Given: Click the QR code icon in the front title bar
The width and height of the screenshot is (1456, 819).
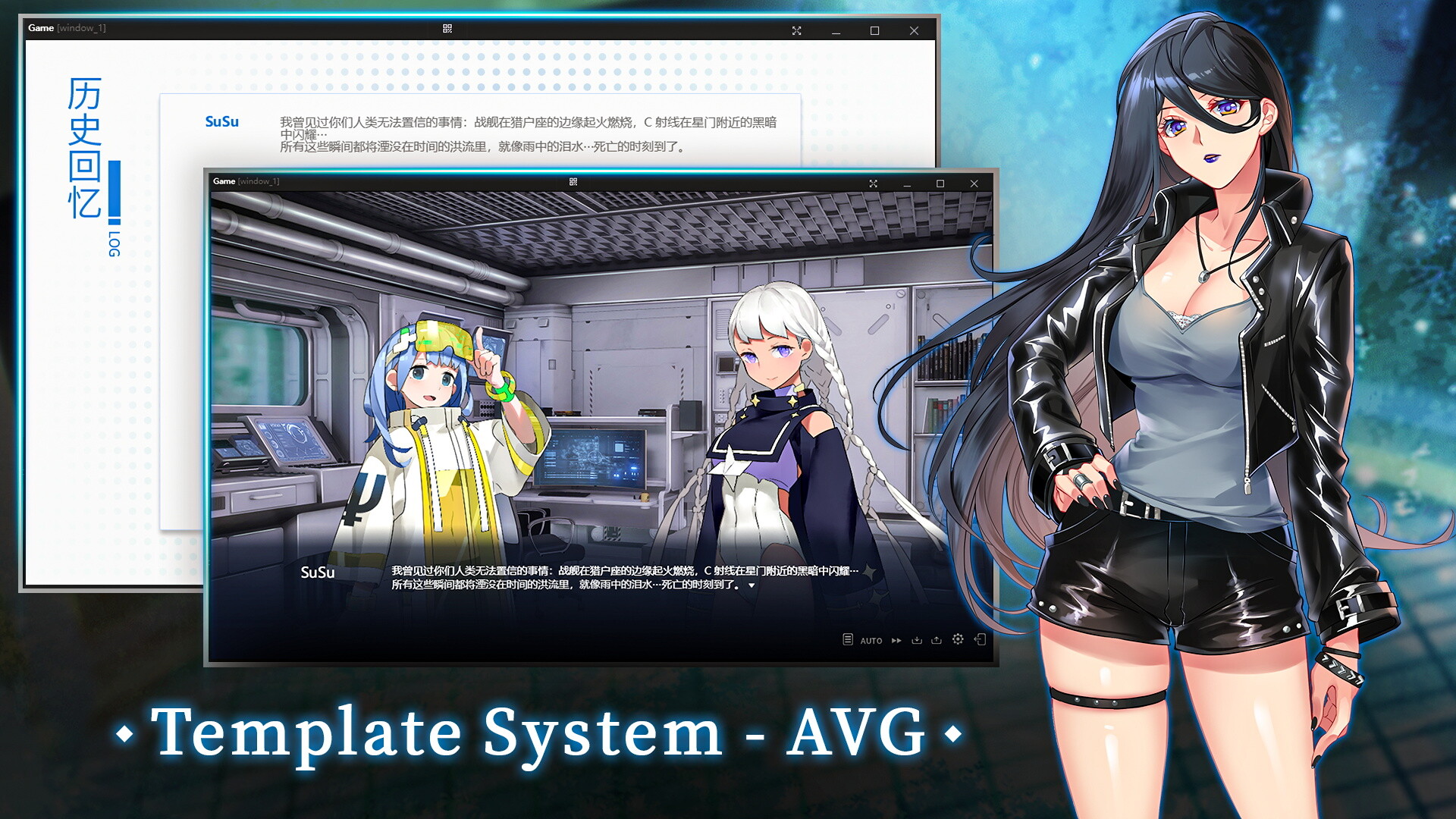Looking at the screenshot, I should click(575, 183).
